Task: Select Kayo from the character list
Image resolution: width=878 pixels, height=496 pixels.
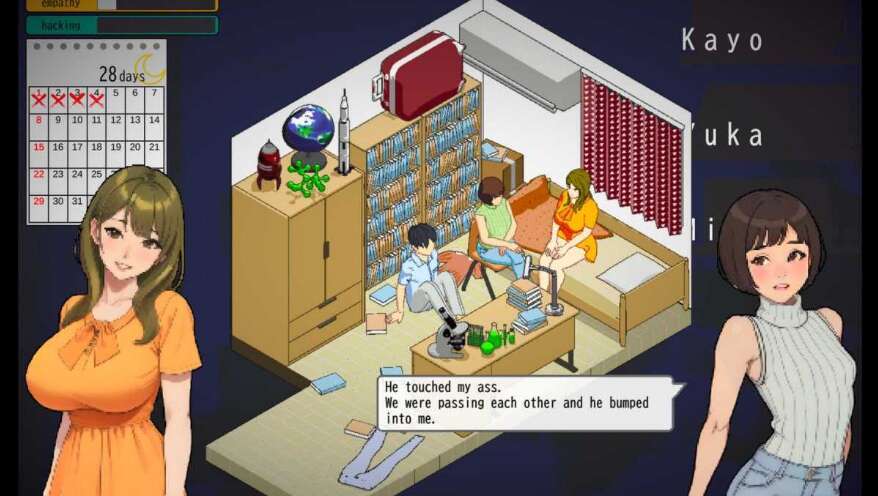Action: [722, 41]
